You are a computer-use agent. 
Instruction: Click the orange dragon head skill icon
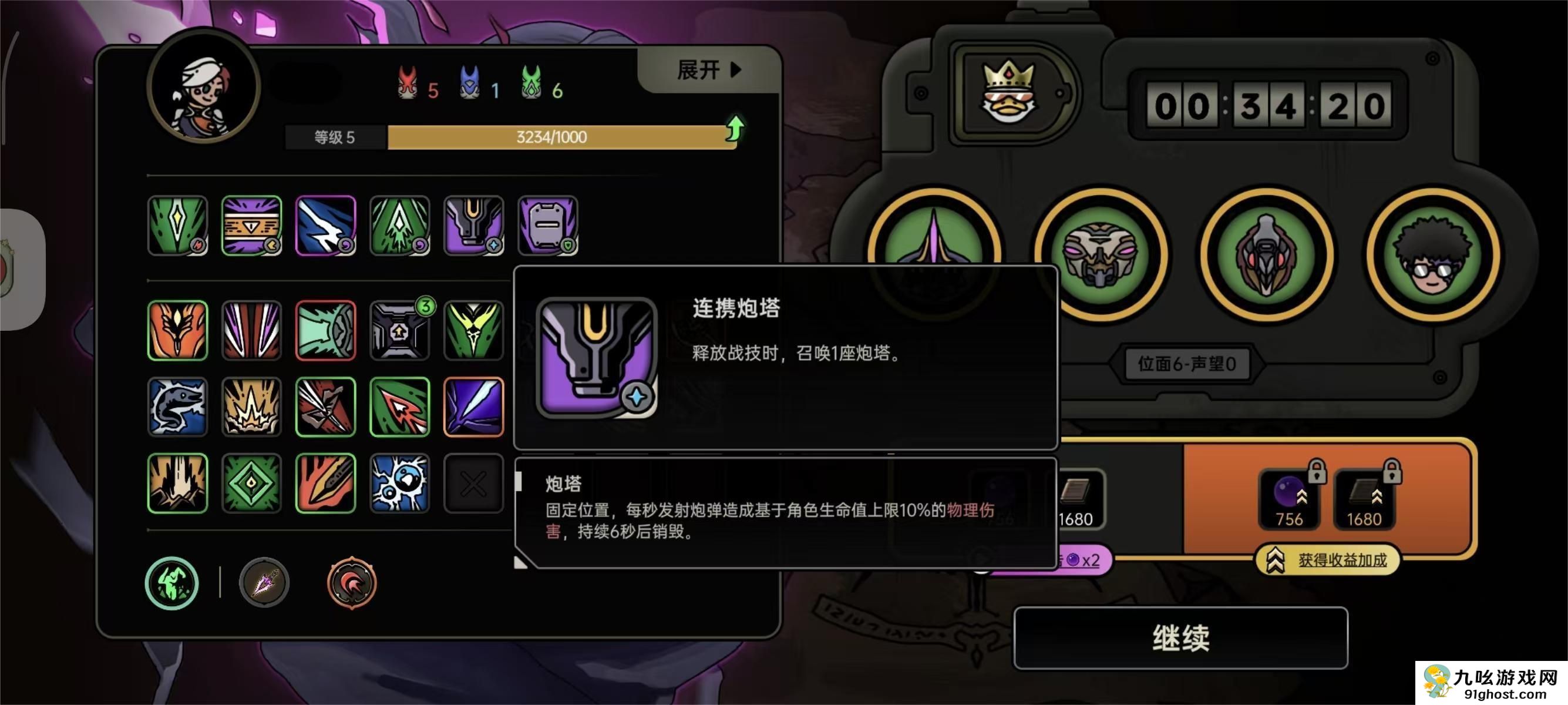(177, 331)
